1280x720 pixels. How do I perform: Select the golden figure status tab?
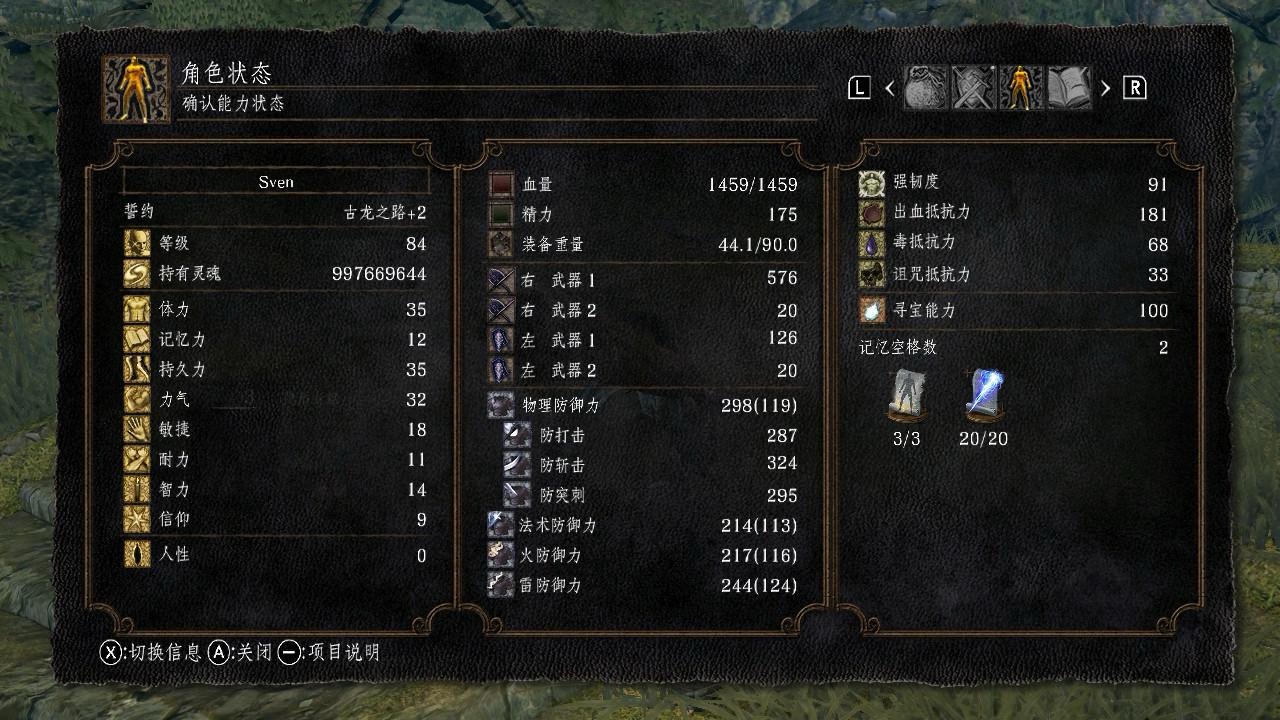click(1019, 88)
